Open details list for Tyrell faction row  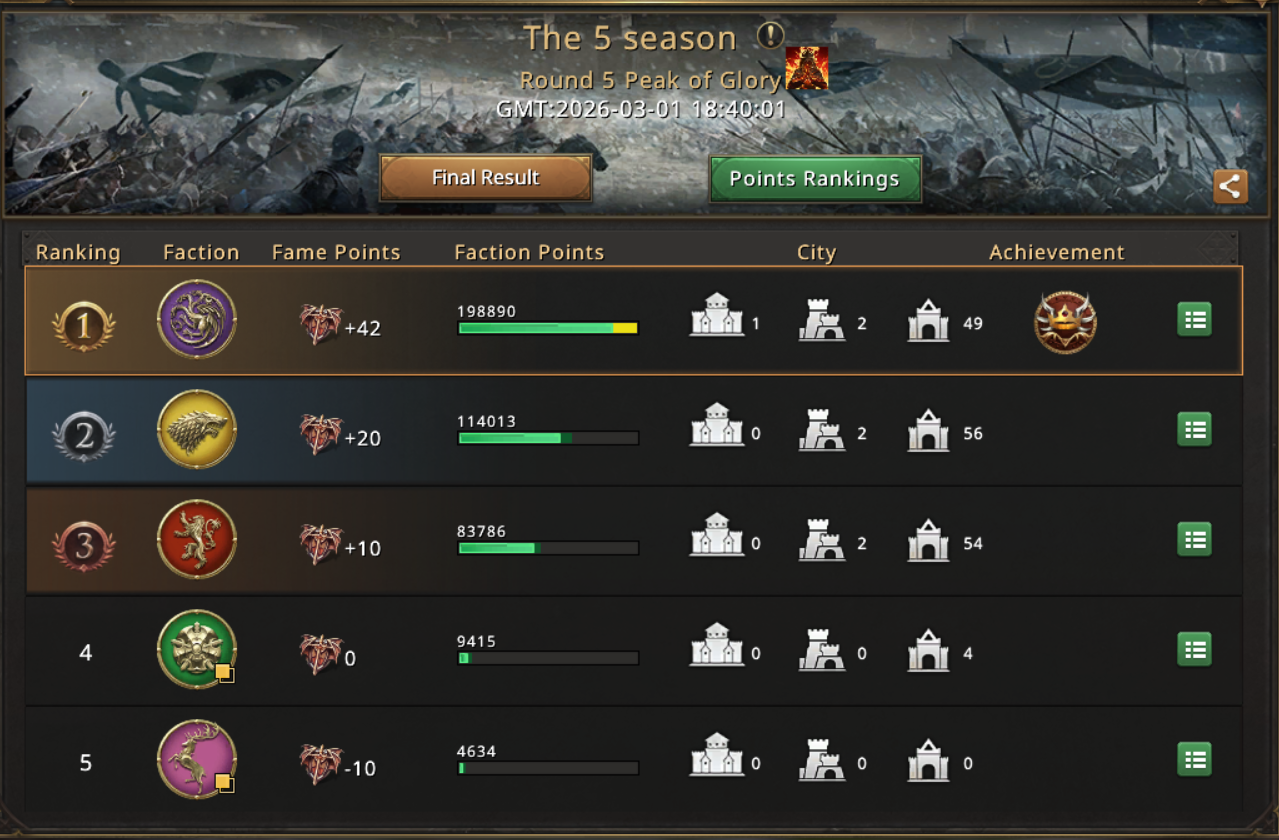(x=1194, y=650)
